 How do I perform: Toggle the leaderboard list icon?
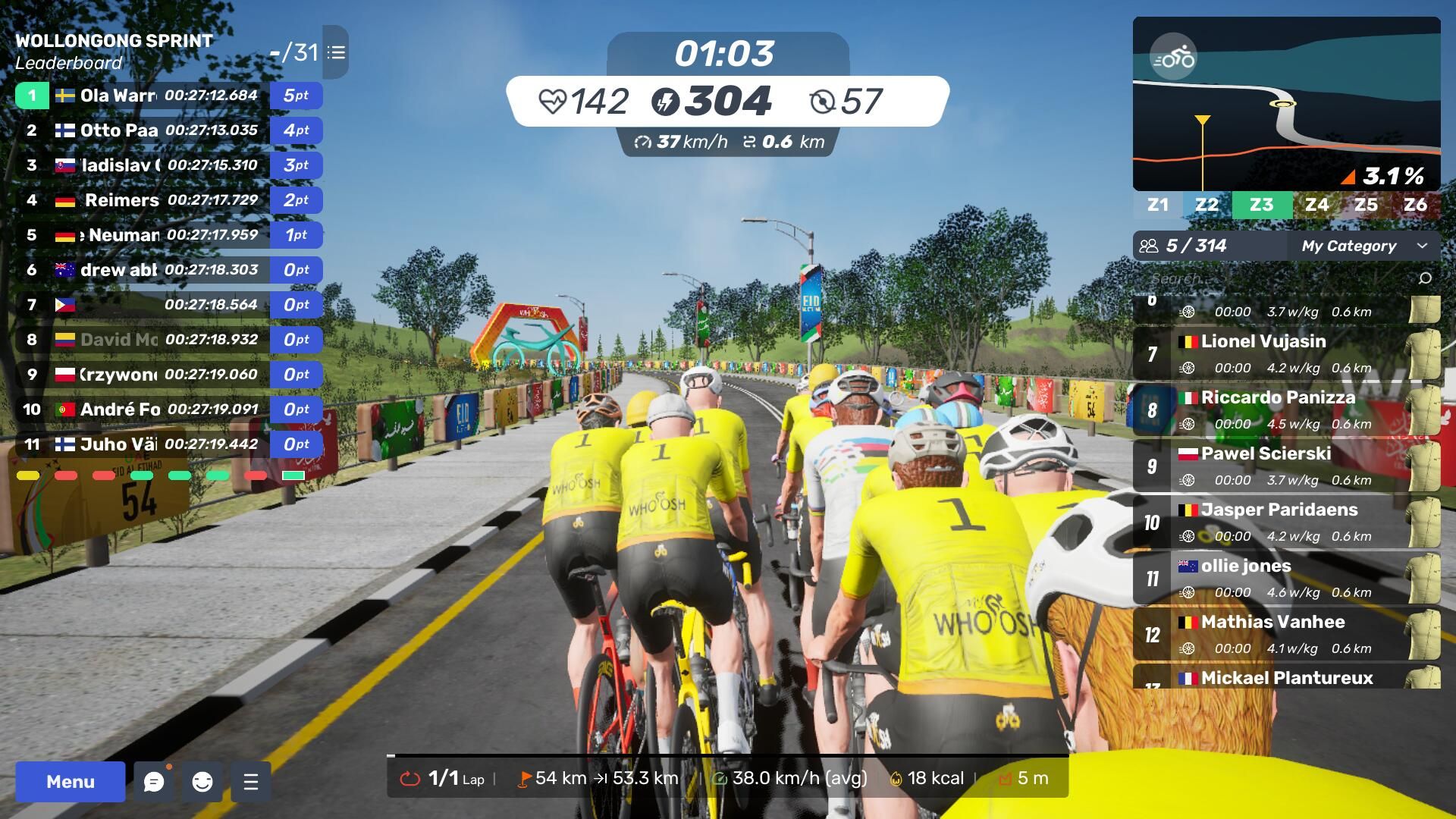tap(336, 52)
